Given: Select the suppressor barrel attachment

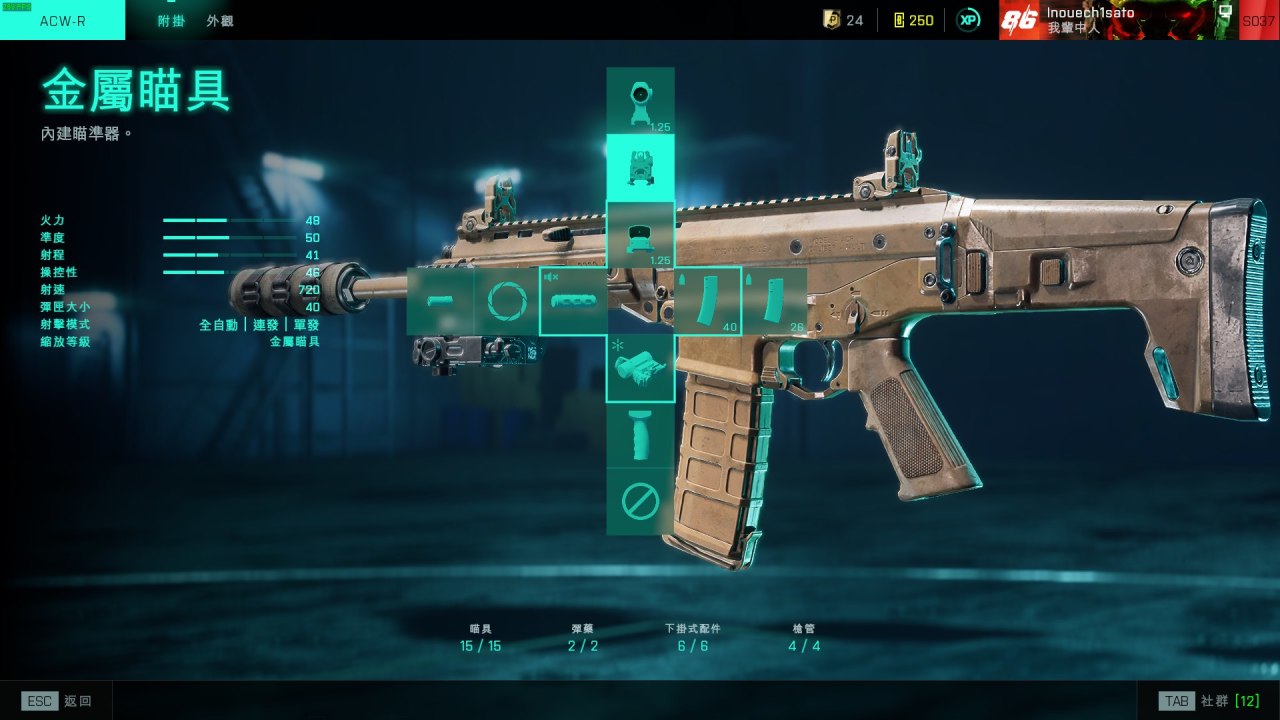Looking at the screenshot, I should [573, 300].
